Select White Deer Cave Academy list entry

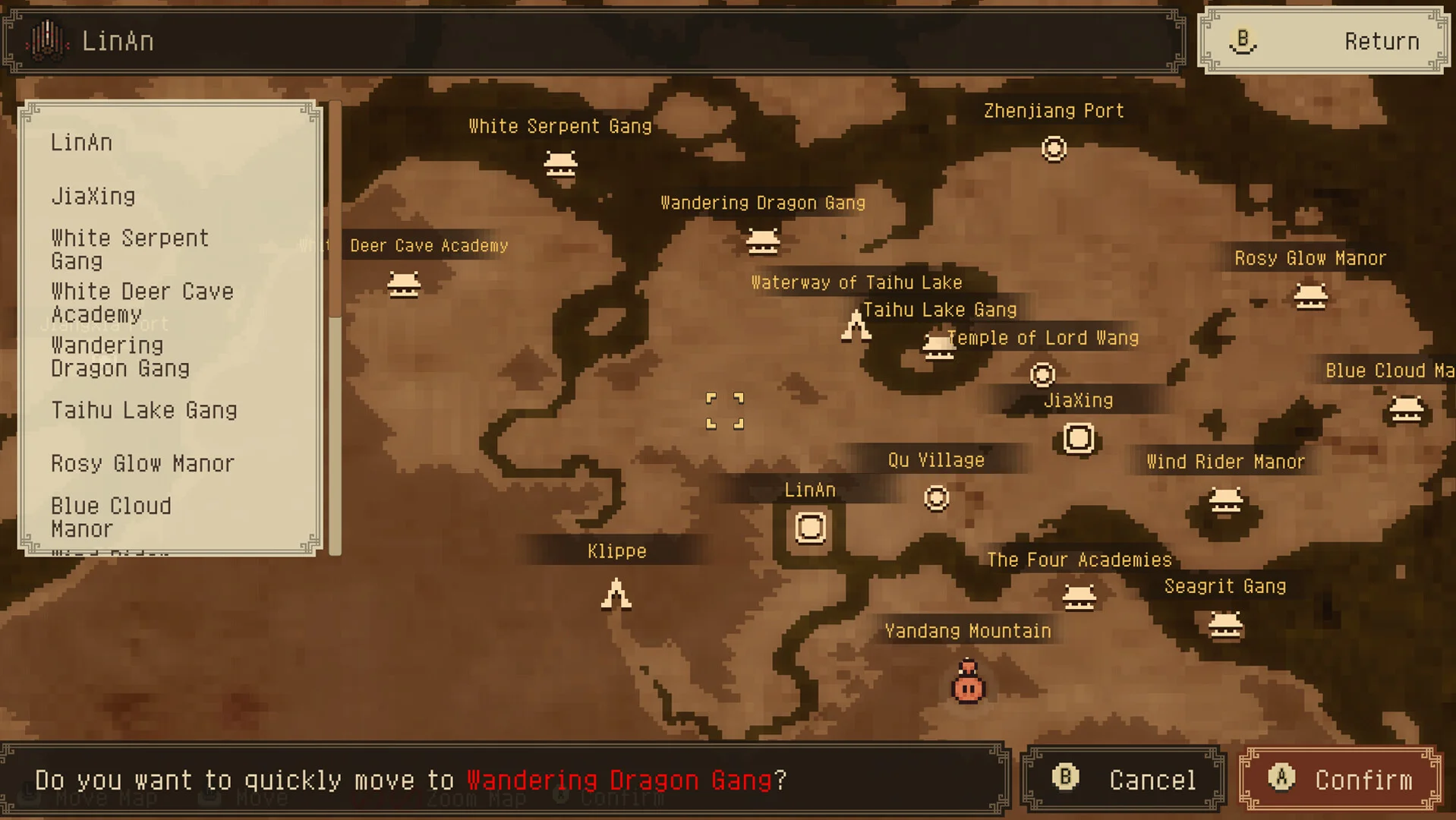(142, 303)
